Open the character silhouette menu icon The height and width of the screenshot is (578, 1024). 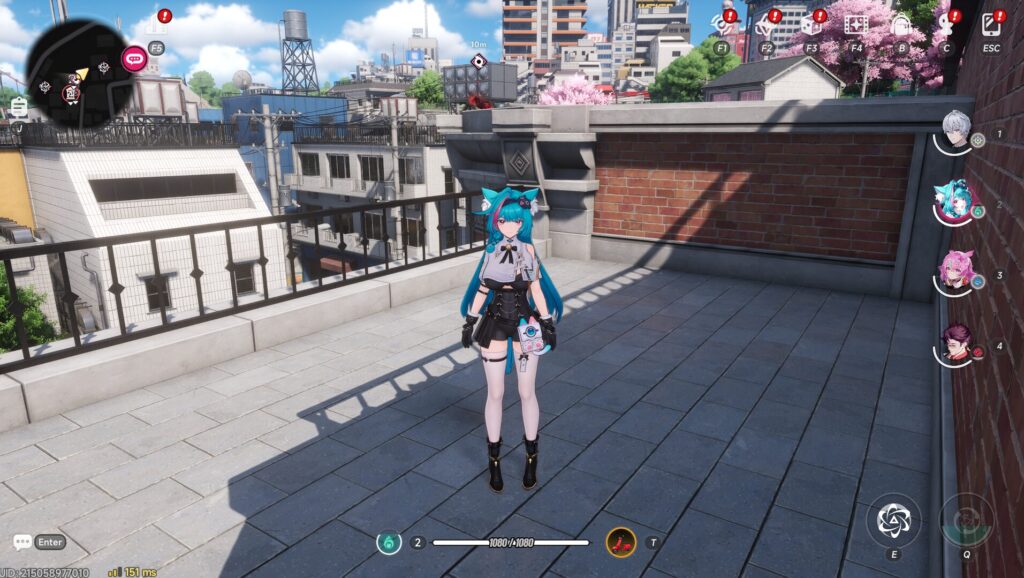tap(946, 24)
